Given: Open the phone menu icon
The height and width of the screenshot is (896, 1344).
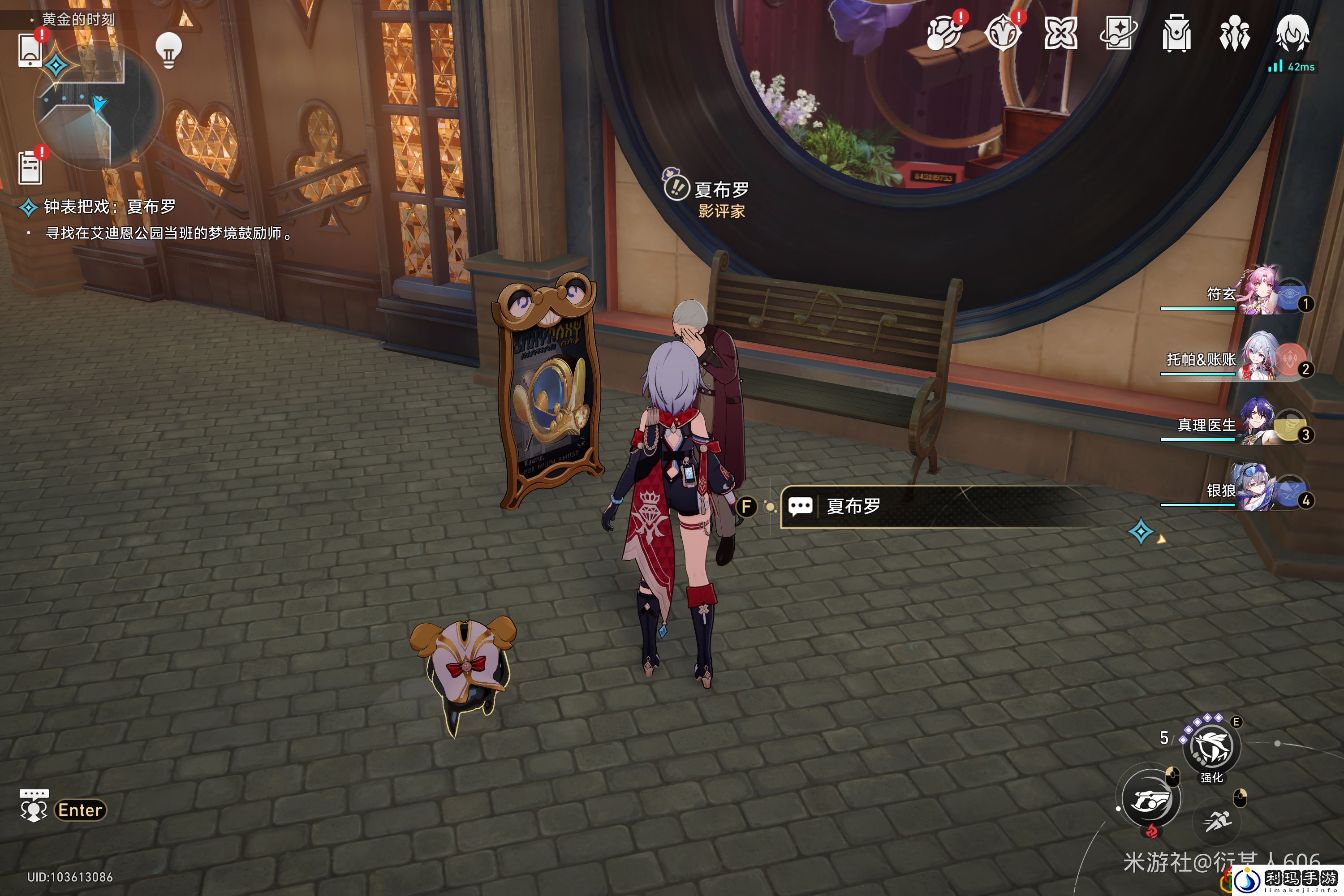Looking at the screenshot, I should tap(30, 50).
